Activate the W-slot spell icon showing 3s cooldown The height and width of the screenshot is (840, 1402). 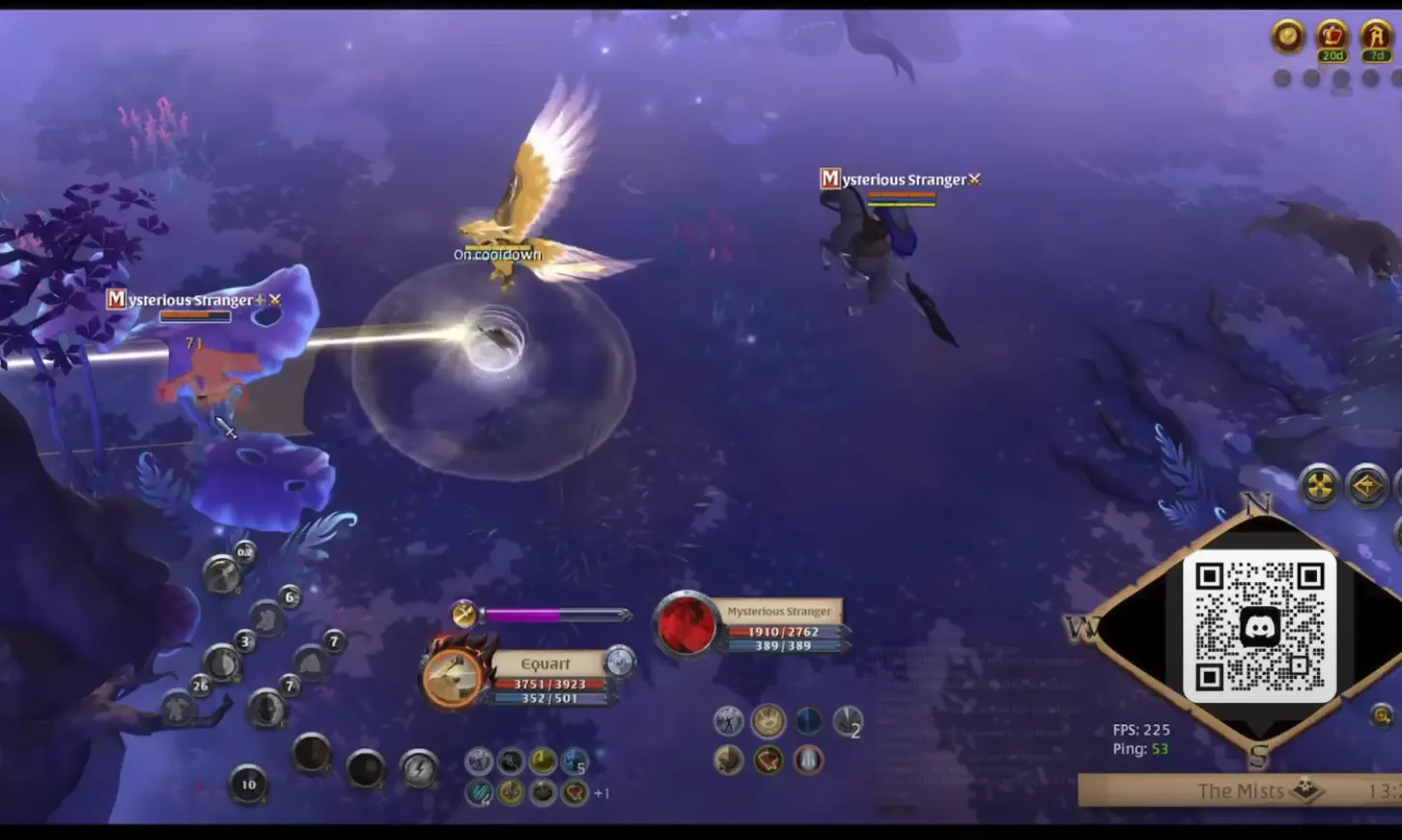coord(224,664)
